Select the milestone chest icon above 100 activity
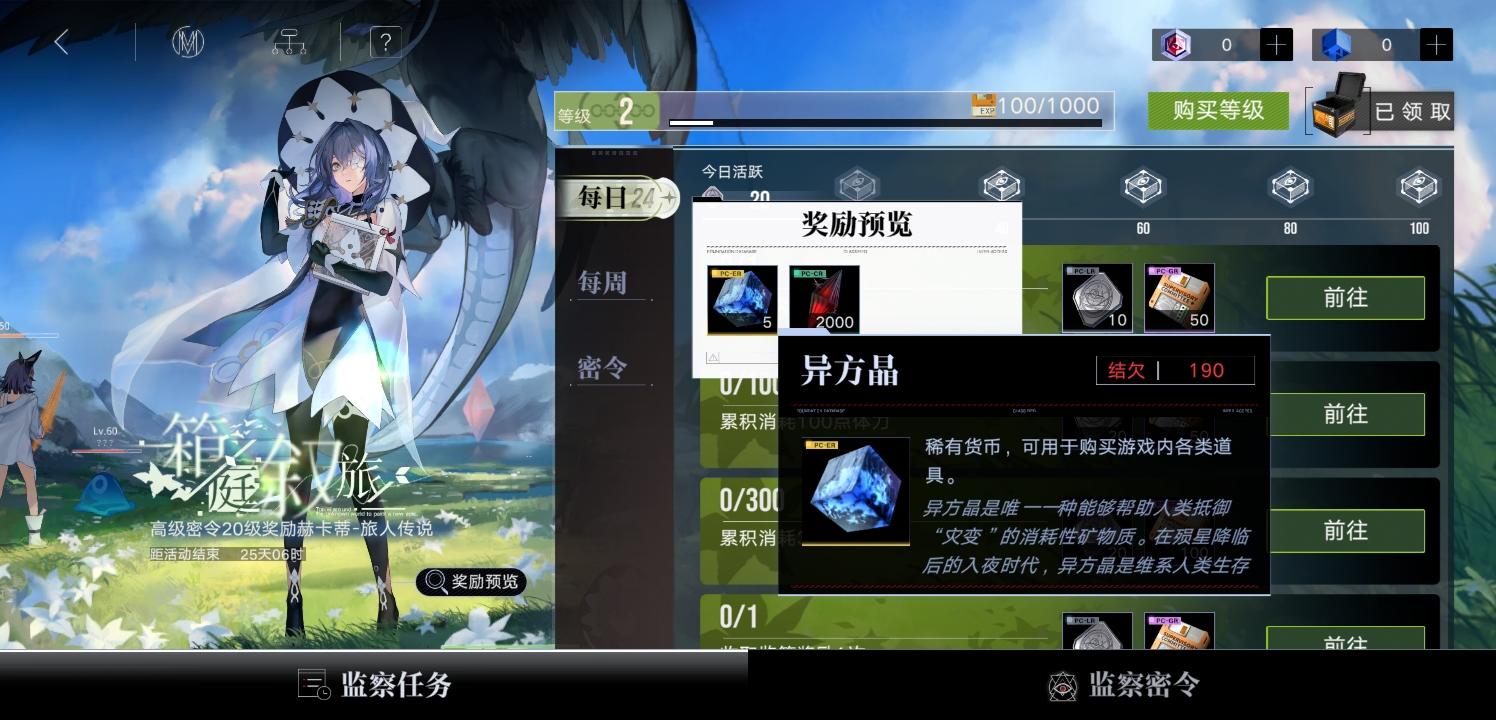 coord(1418,186)
